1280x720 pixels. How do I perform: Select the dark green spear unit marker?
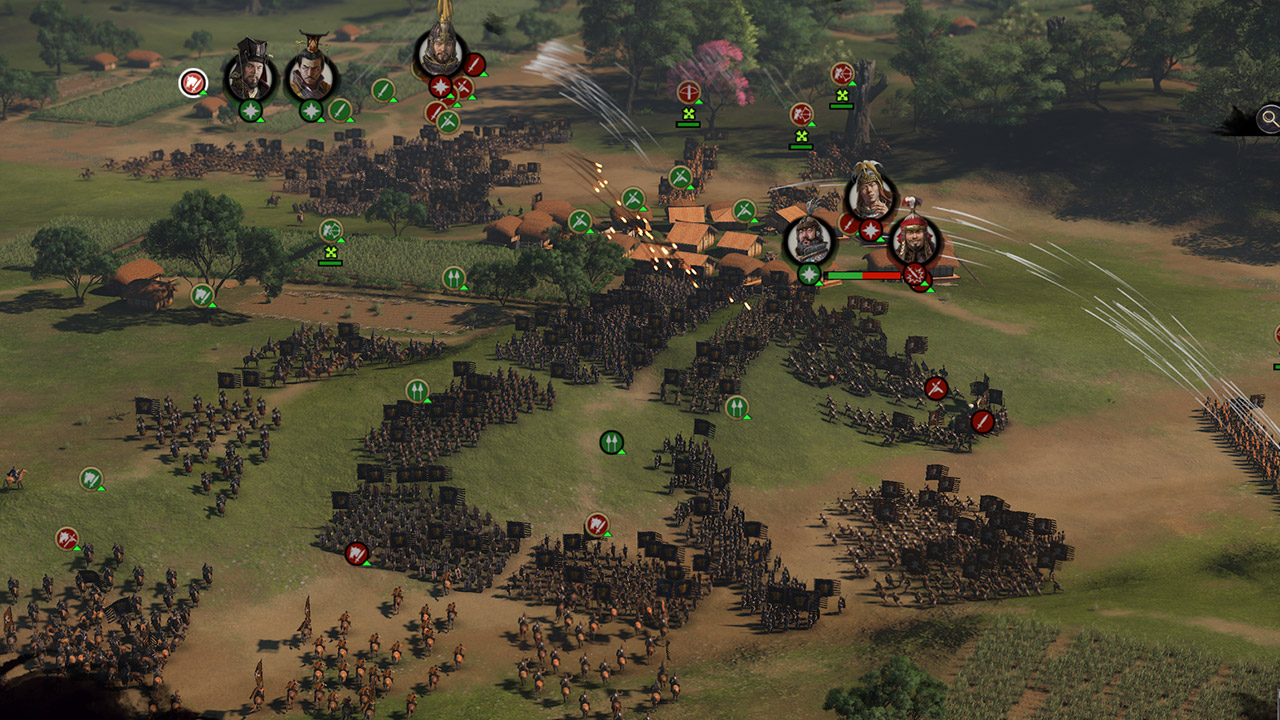(x=611, y=442)
